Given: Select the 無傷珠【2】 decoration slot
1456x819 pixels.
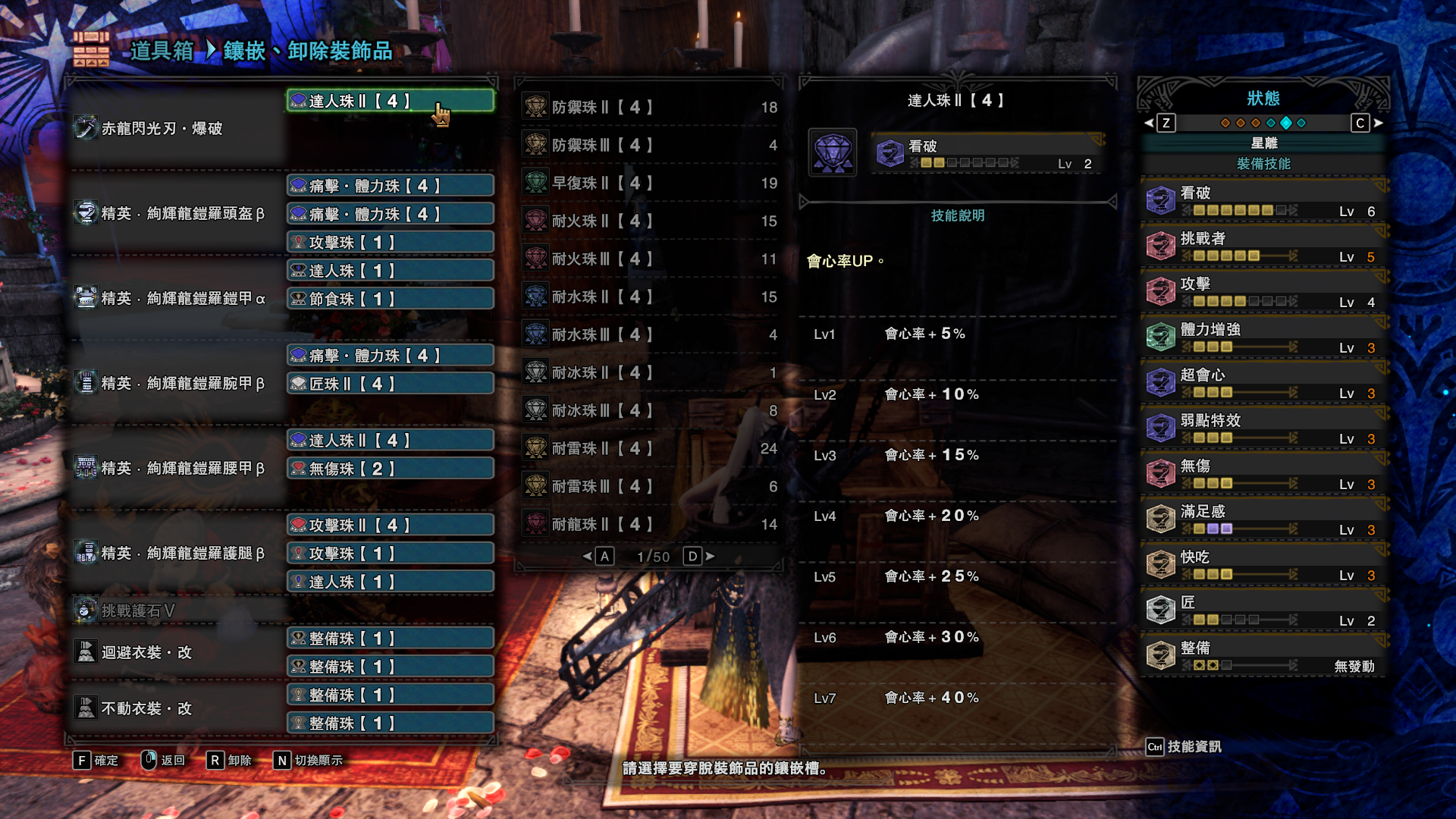Looking at the screenshot, I should point(390,469).
